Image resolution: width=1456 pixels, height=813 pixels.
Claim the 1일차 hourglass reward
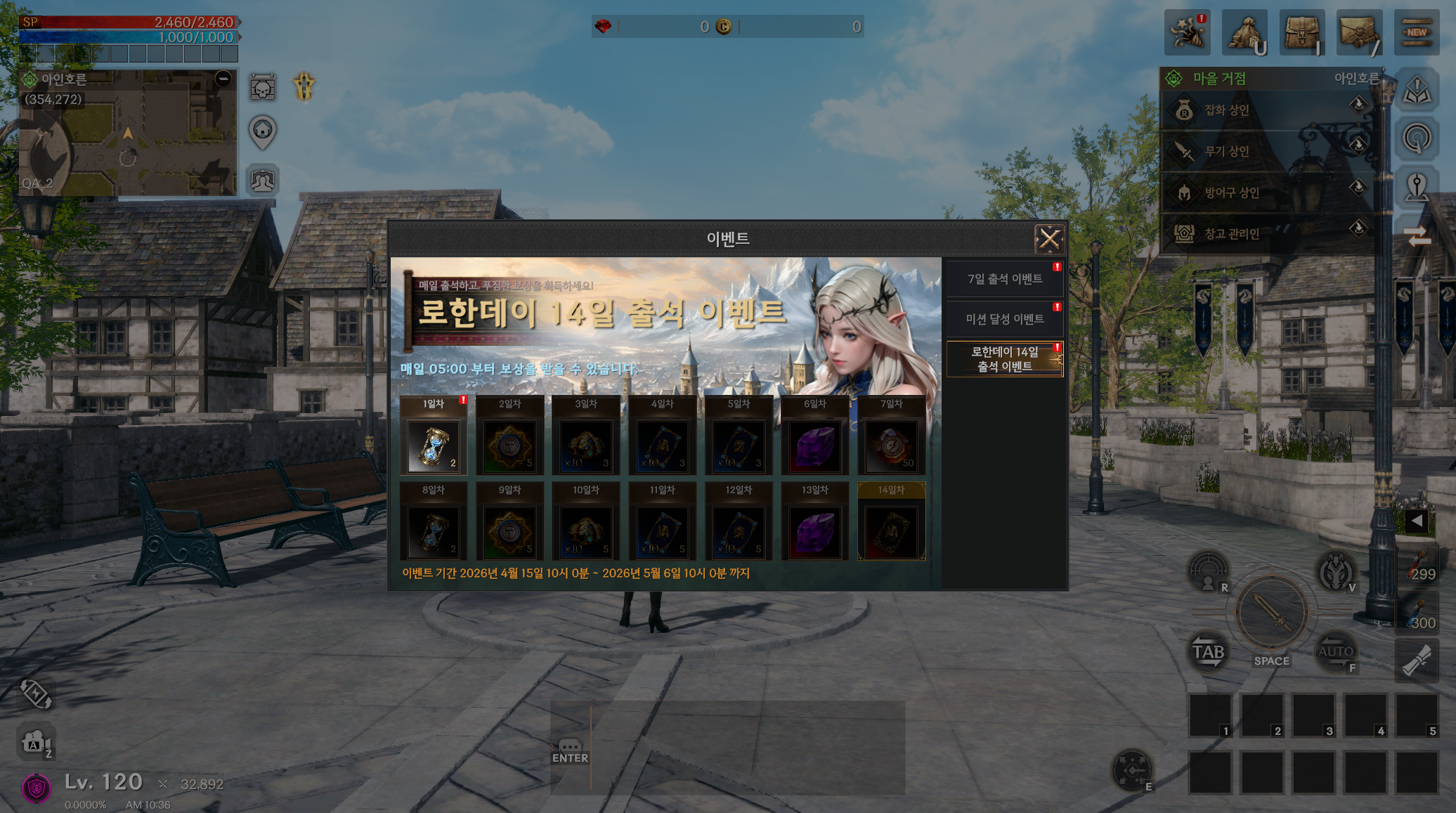point(434,445)
